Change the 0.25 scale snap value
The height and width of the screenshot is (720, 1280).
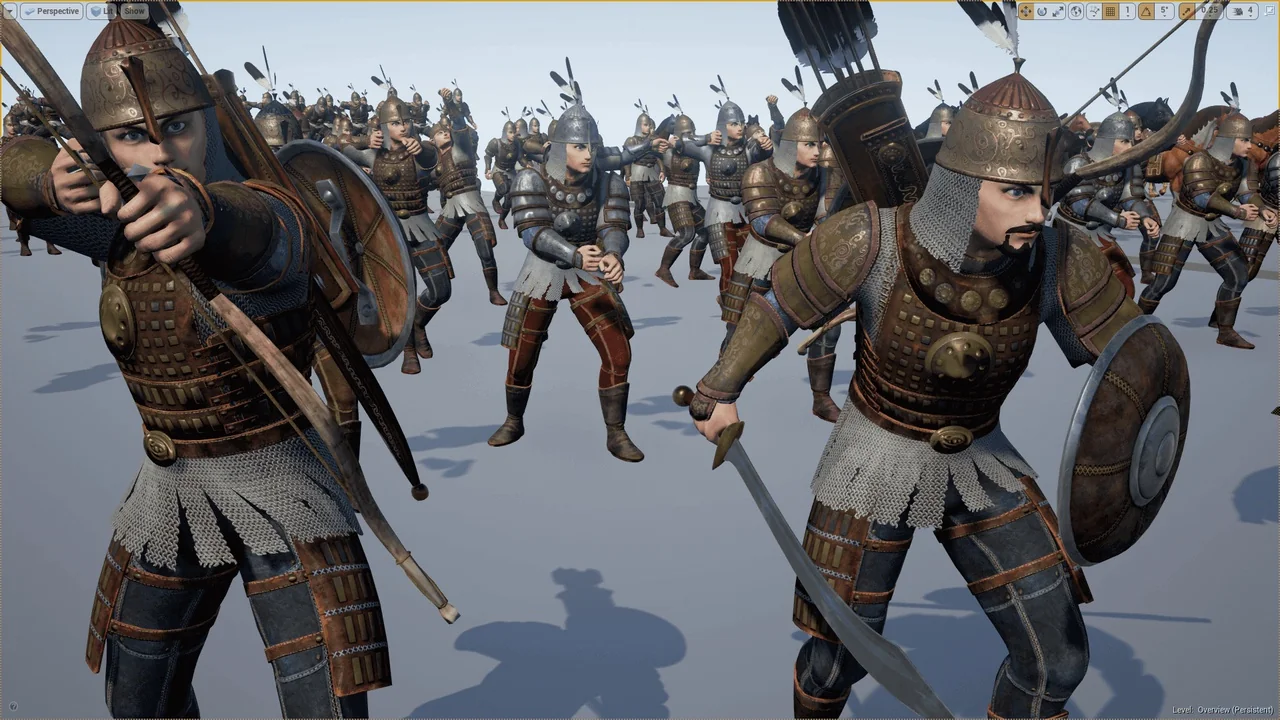[x=1210, y=11]
